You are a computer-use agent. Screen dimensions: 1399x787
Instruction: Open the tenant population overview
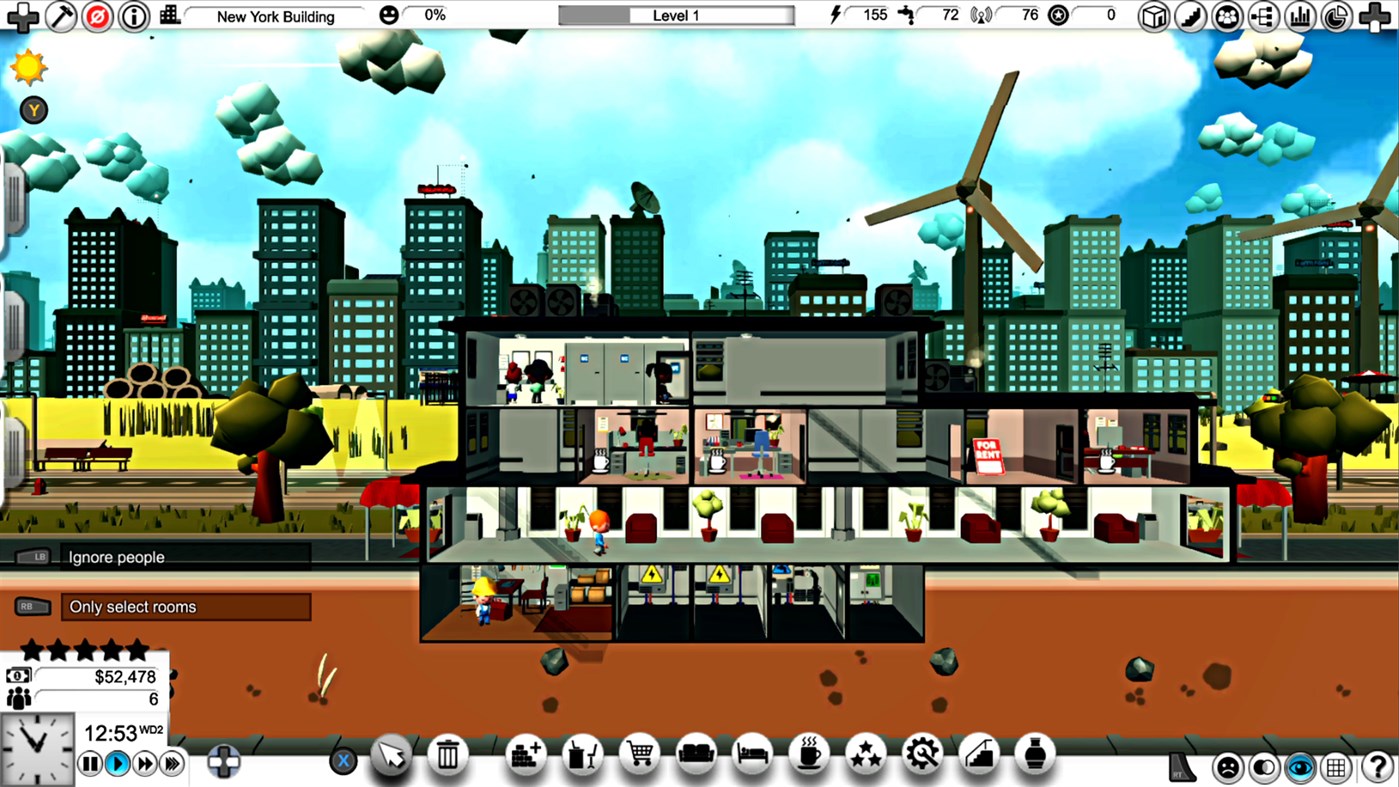(1227, 16)
